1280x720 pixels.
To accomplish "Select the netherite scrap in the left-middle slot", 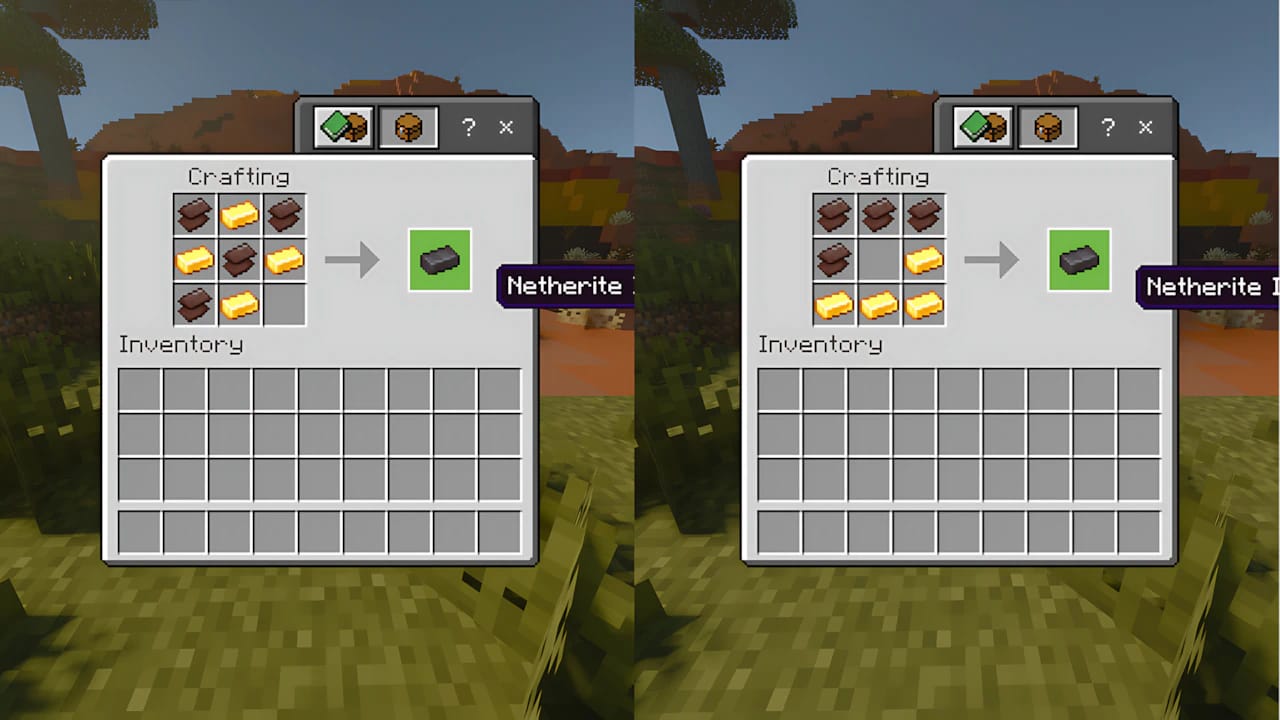I will (x=834, y=259).
